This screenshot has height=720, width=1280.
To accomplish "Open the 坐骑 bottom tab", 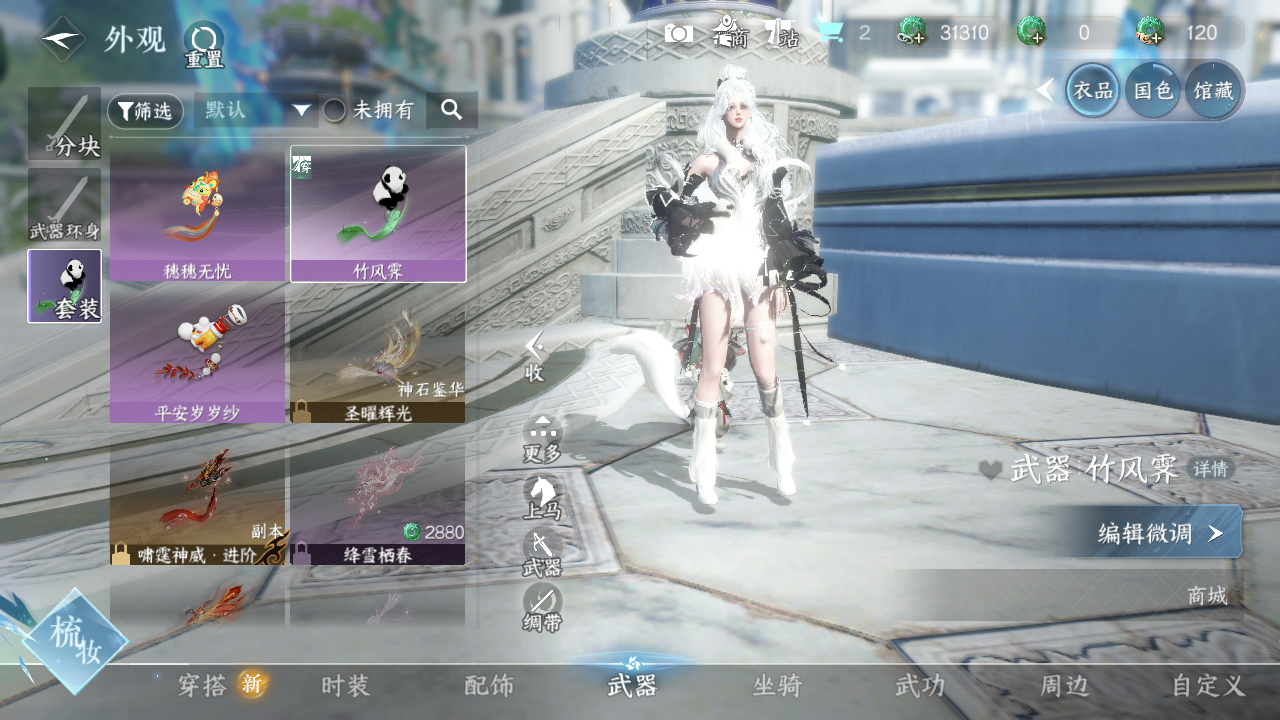I will [x=777, y=686].
